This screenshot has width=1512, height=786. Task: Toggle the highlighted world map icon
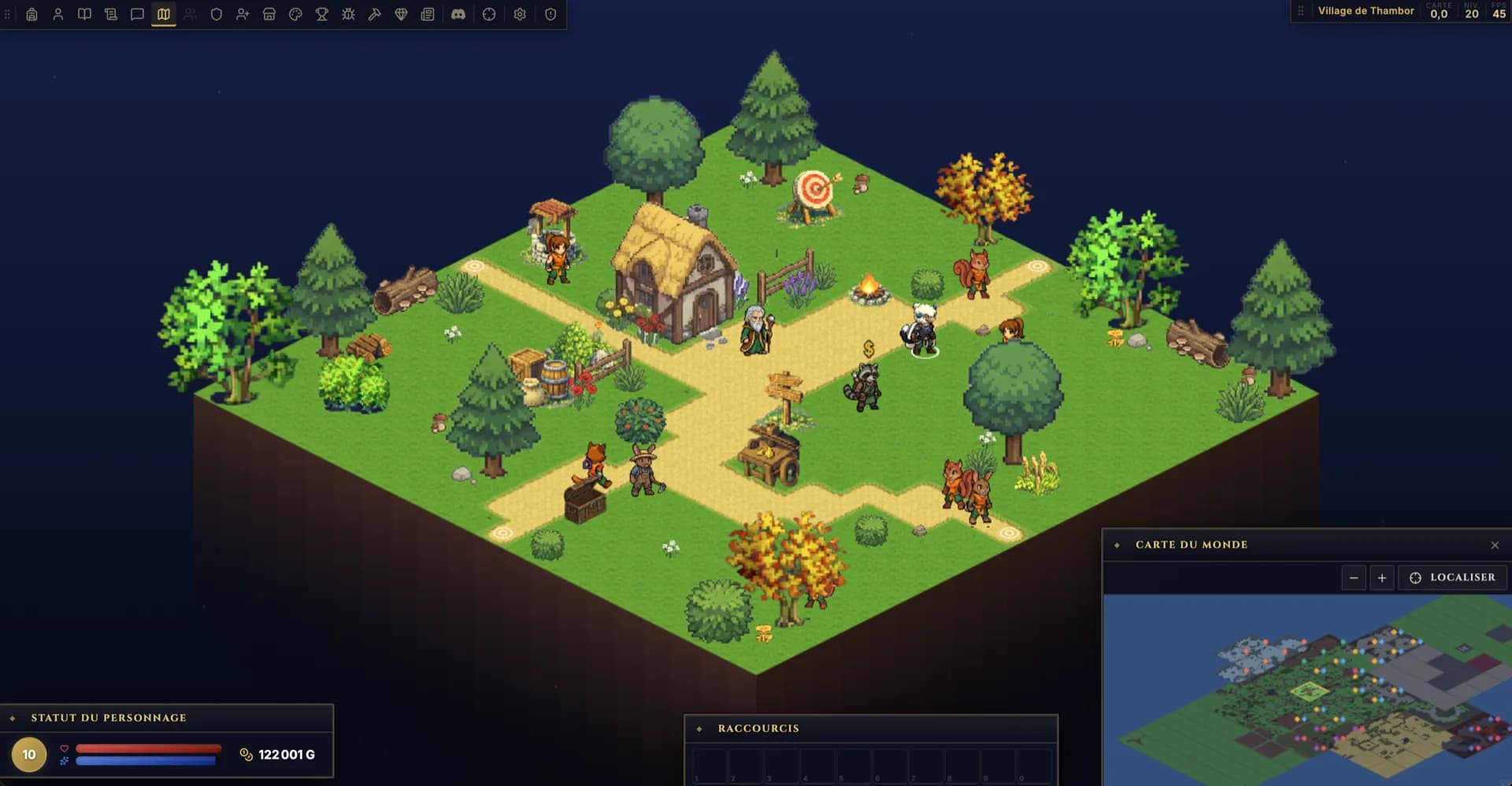tap(164, 14)
